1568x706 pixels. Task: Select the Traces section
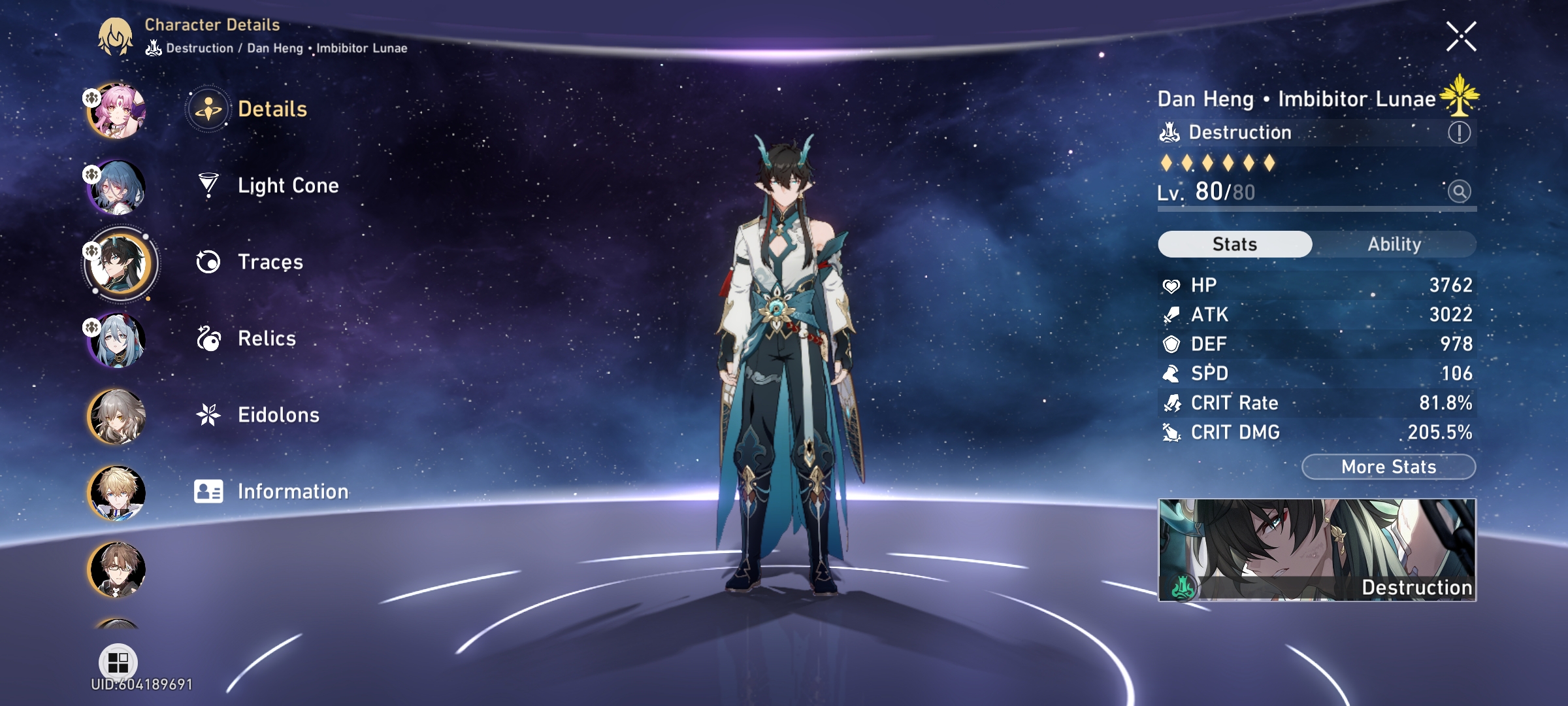click(x=269, y=262)
